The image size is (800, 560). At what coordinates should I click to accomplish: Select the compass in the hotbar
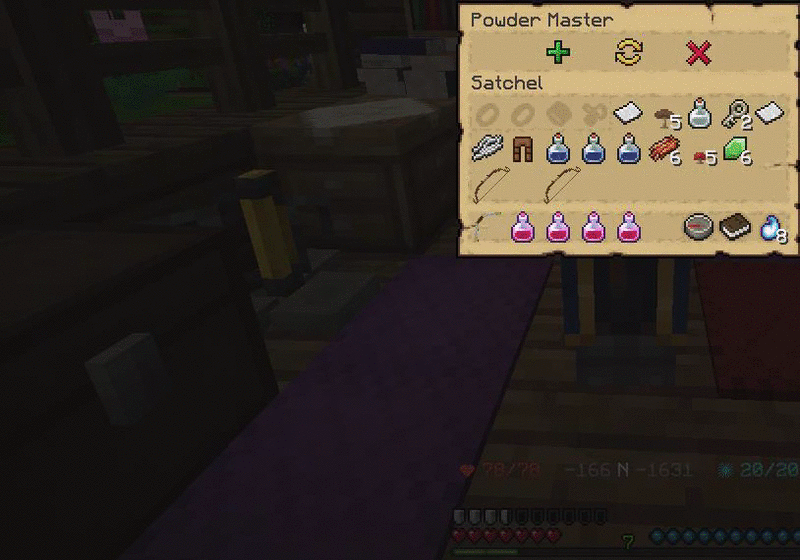(699, 227)
